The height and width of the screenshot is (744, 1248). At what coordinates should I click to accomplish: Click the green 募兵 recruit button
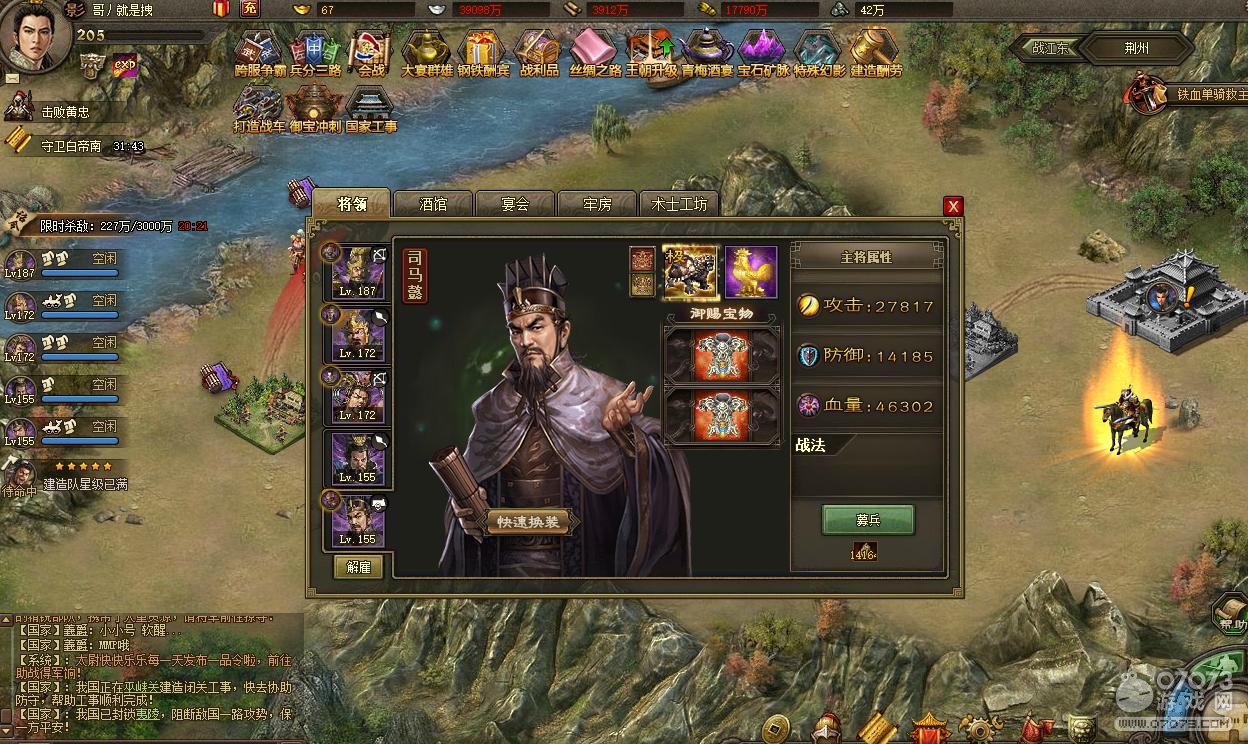(868, 520)
